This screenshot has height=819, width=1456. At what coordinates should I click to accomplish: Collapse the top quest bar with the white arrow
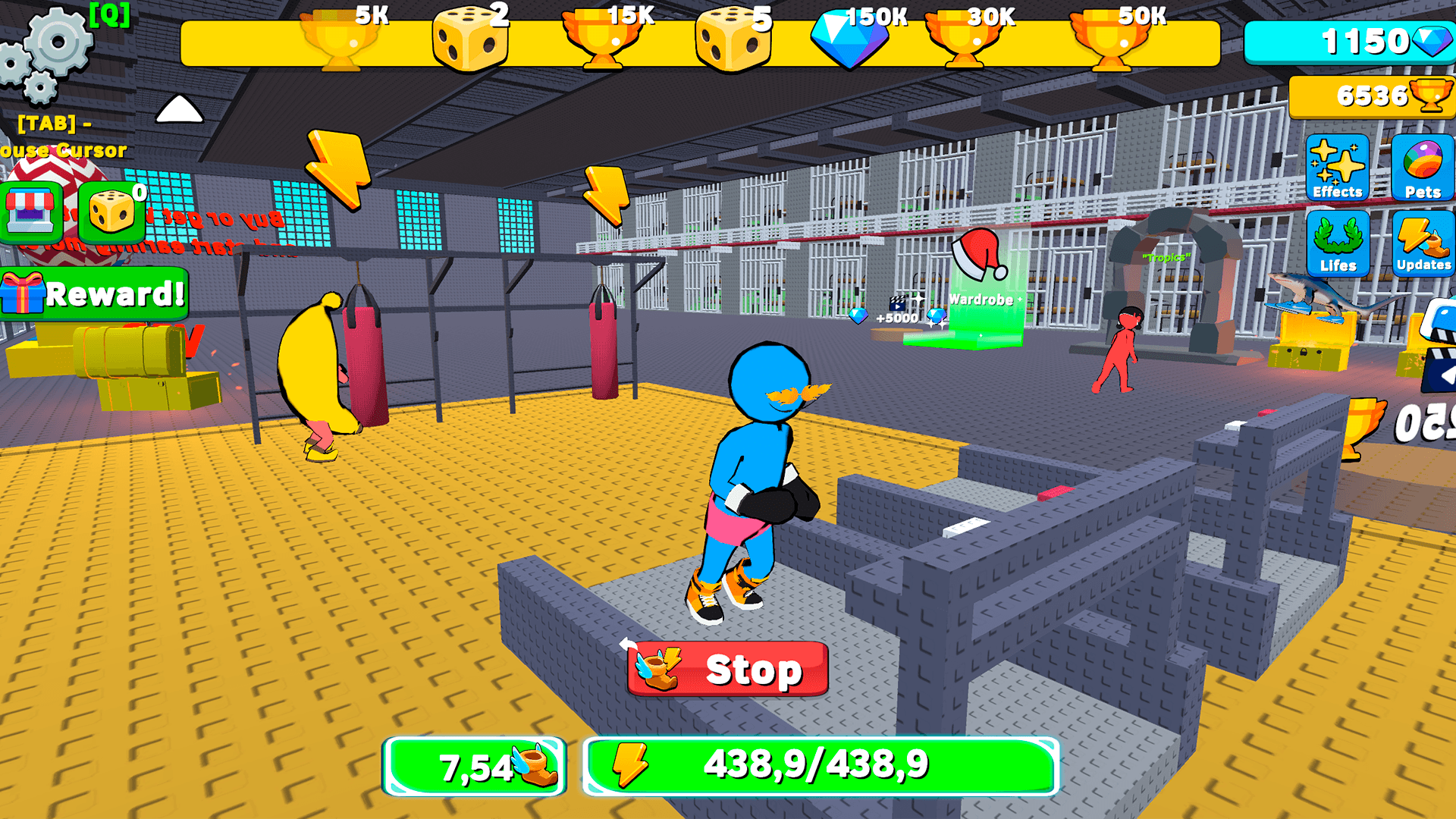click(178, 110)
